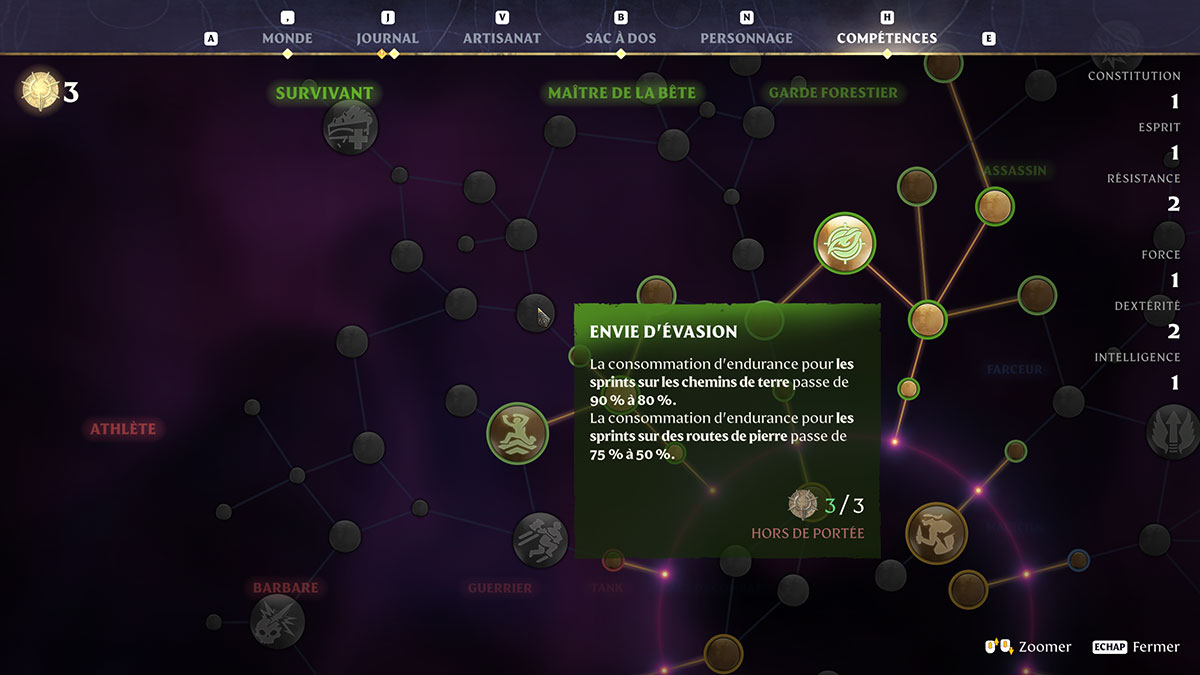Screen dimensions: 1200x675
Task: Go to the Artisanat tab
Action: 502,38
